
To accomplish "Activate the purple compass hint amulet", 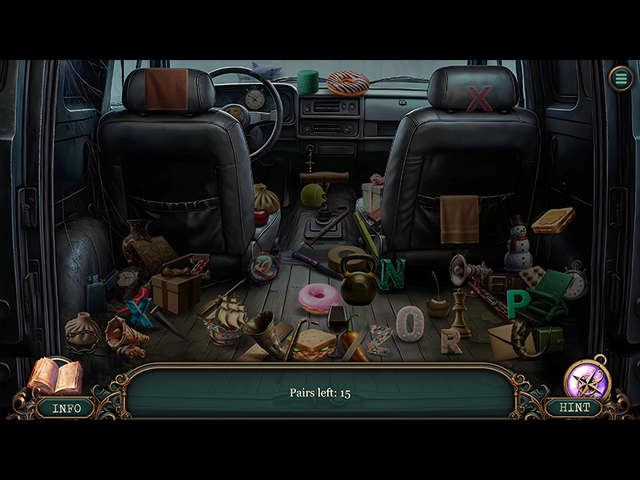I will [x=586, y=380].
